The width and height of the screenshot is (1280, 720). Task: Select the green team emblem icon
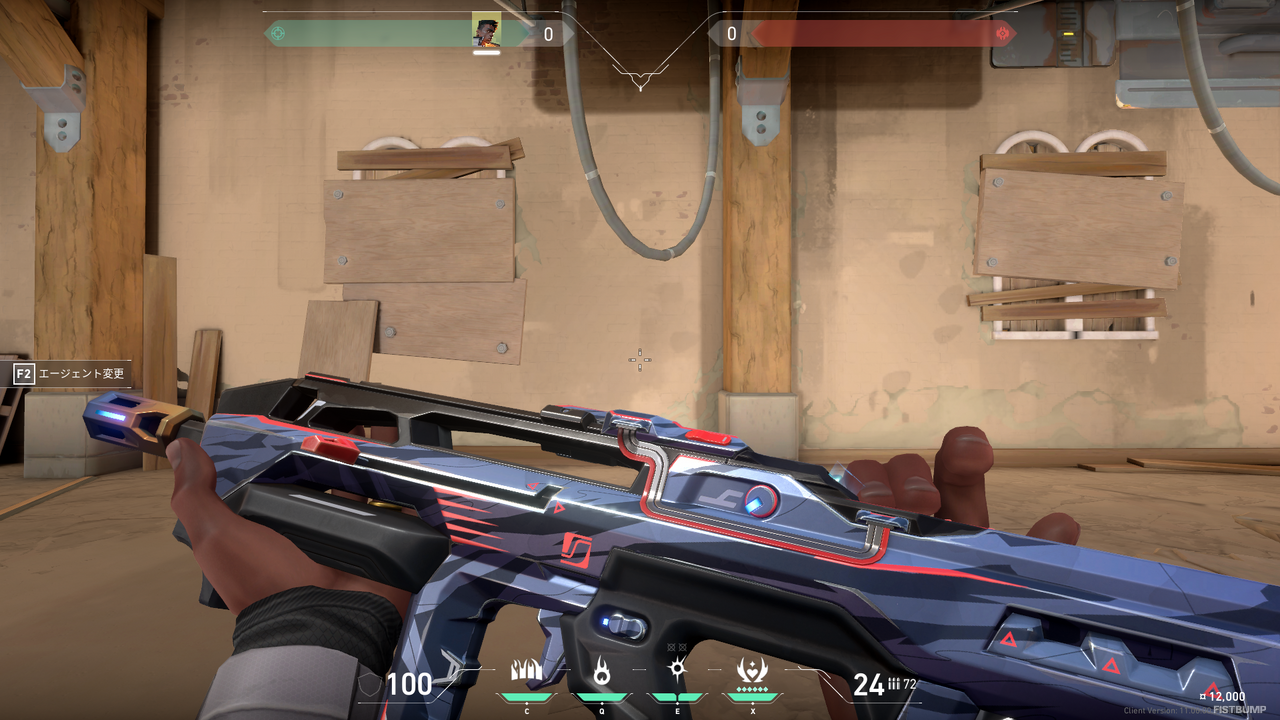278,33
